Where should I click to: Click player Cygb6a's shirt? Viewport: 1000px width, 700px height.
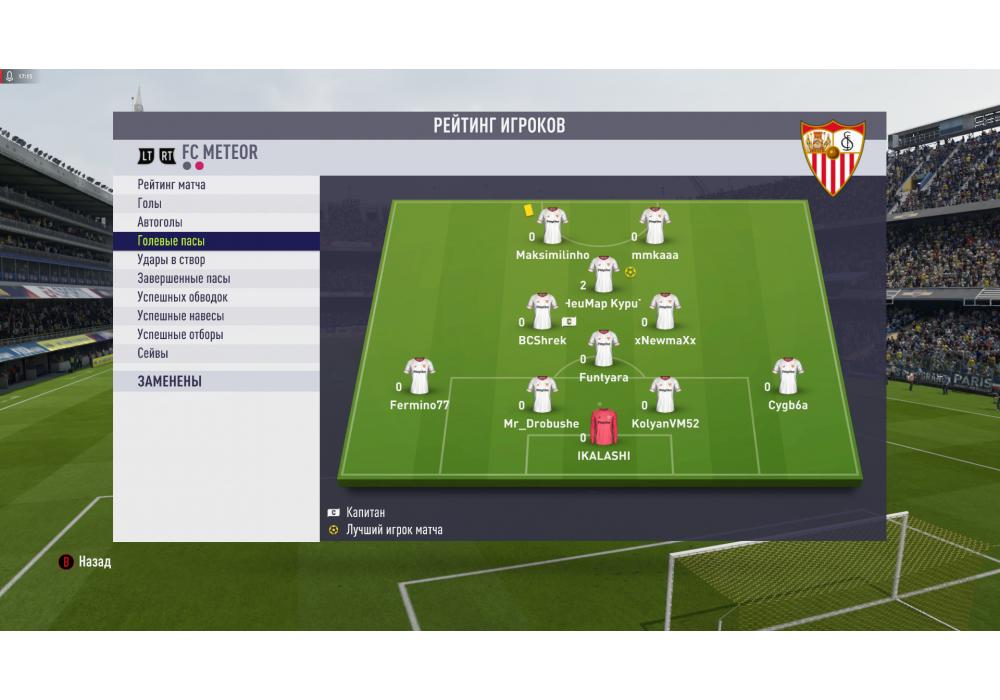pyautogui.click(x=788, y=376)
